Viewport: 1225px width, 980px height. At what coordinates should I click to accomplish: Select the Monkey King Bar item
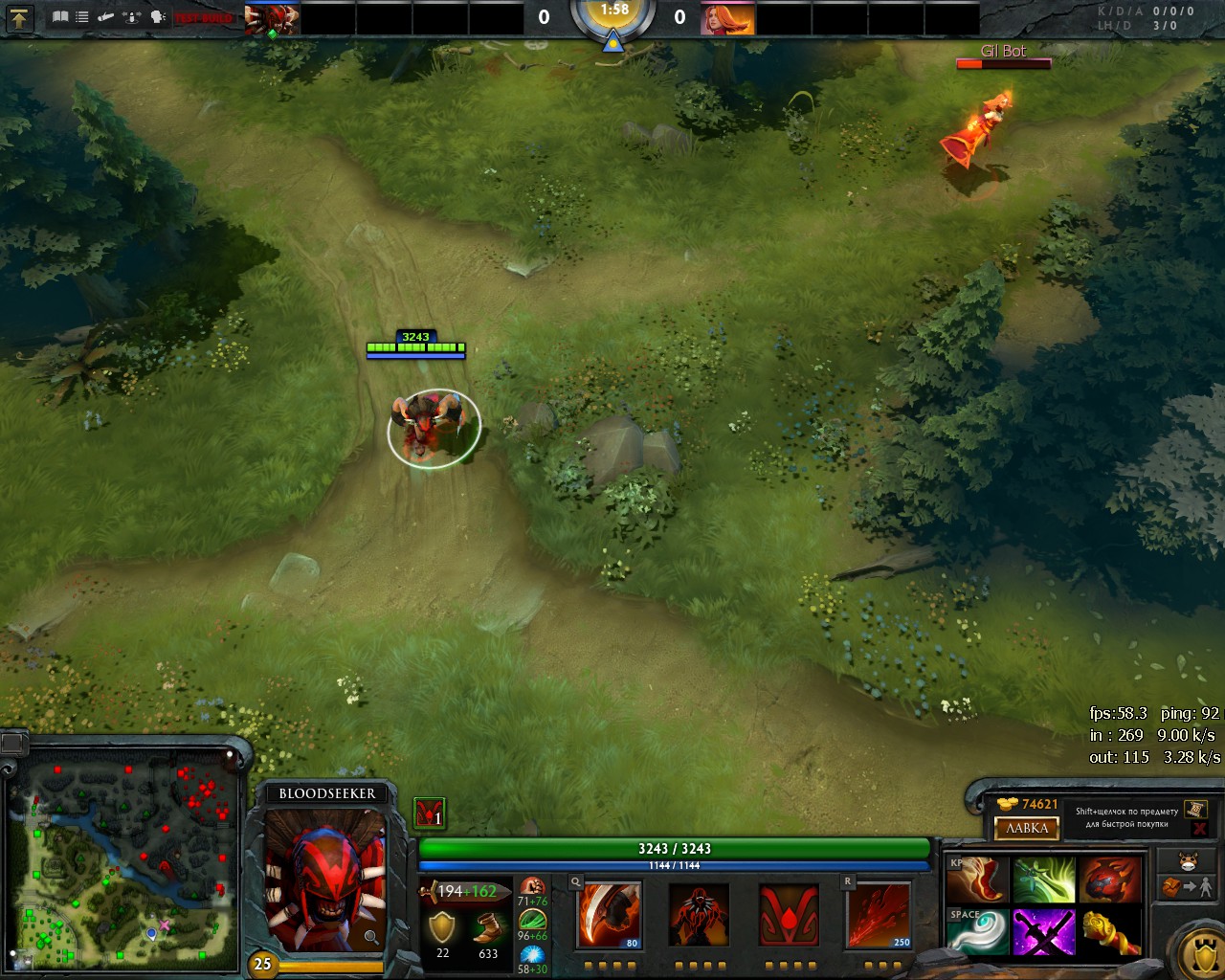[x=1110, y=931]
